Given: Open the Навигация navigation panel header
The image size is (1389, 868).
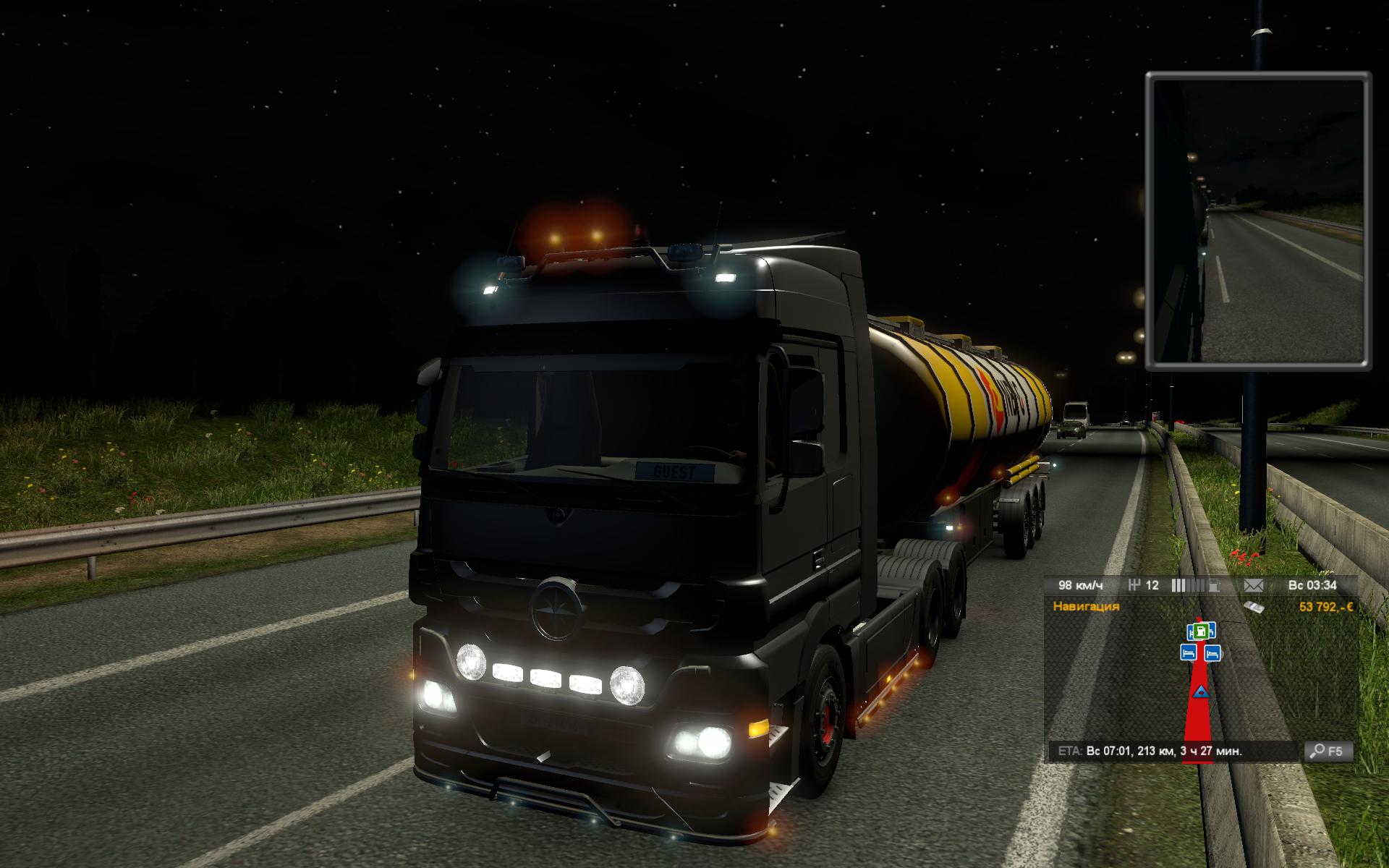Looking at the screenshot, I should pyautogui.click(x=1086, y=606).
